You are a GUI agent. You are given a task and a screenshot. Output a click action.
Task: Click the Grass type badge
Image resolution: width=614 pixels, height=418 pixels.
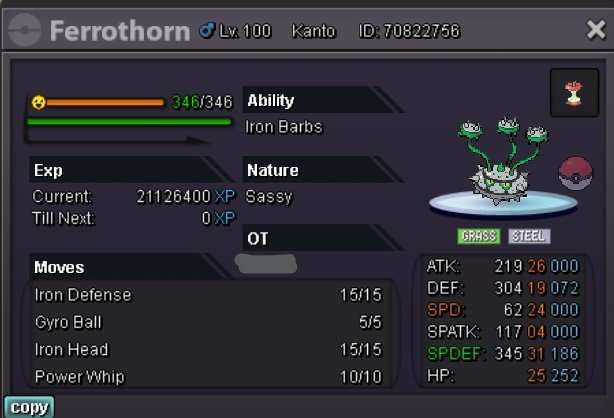click(x=479, y=237)
